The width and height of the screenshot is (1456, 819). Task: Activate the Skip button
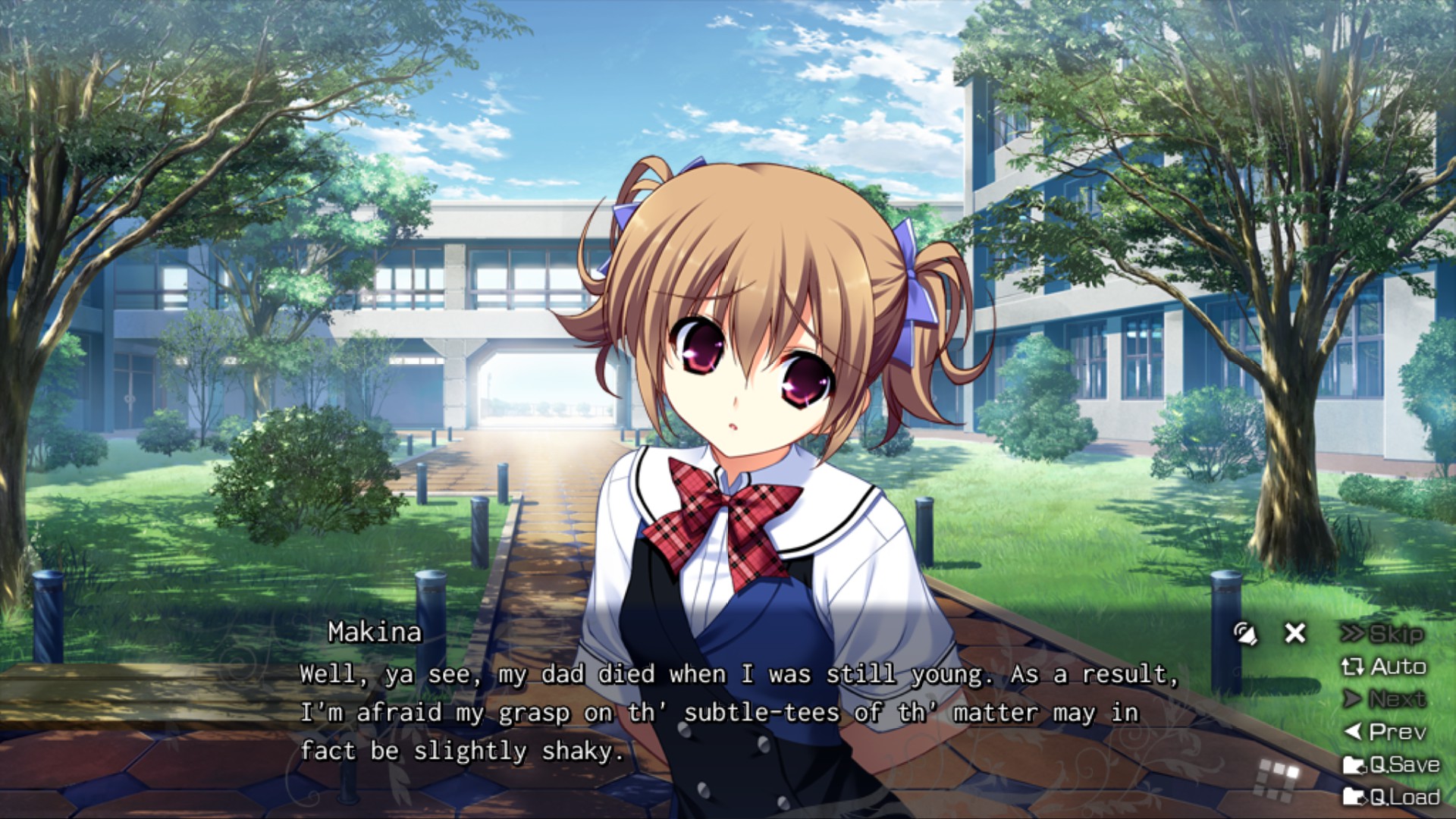point(1383,634)
